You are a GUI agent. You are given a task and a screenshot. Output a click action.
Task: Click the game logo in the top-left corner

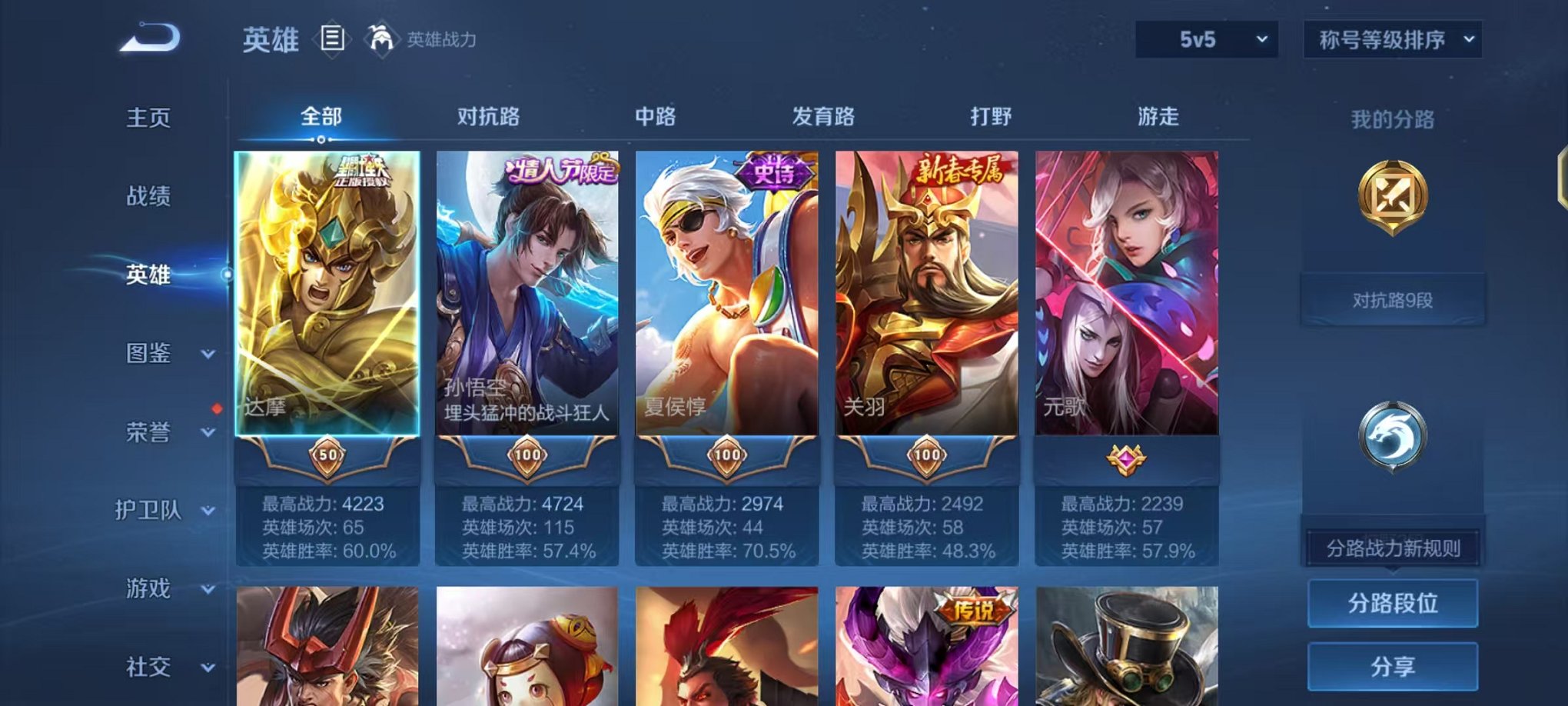pos(150,36)
